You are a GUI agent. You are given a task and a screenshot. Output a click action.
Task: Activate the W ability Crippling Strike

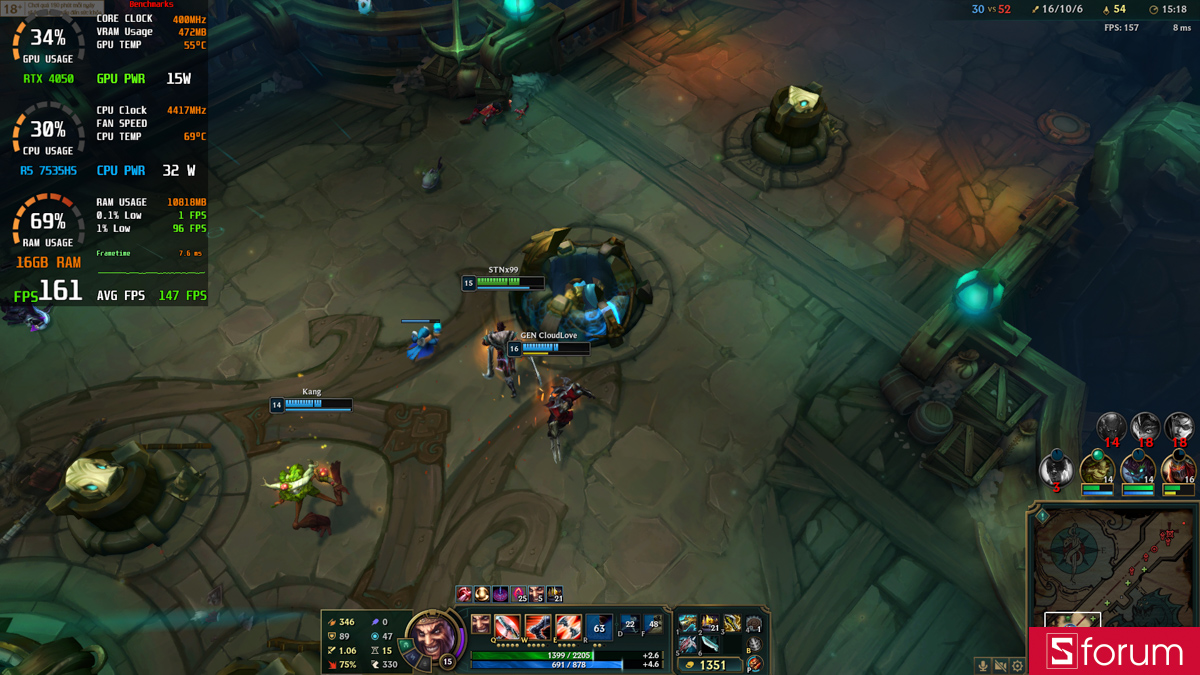pos(538,627)
